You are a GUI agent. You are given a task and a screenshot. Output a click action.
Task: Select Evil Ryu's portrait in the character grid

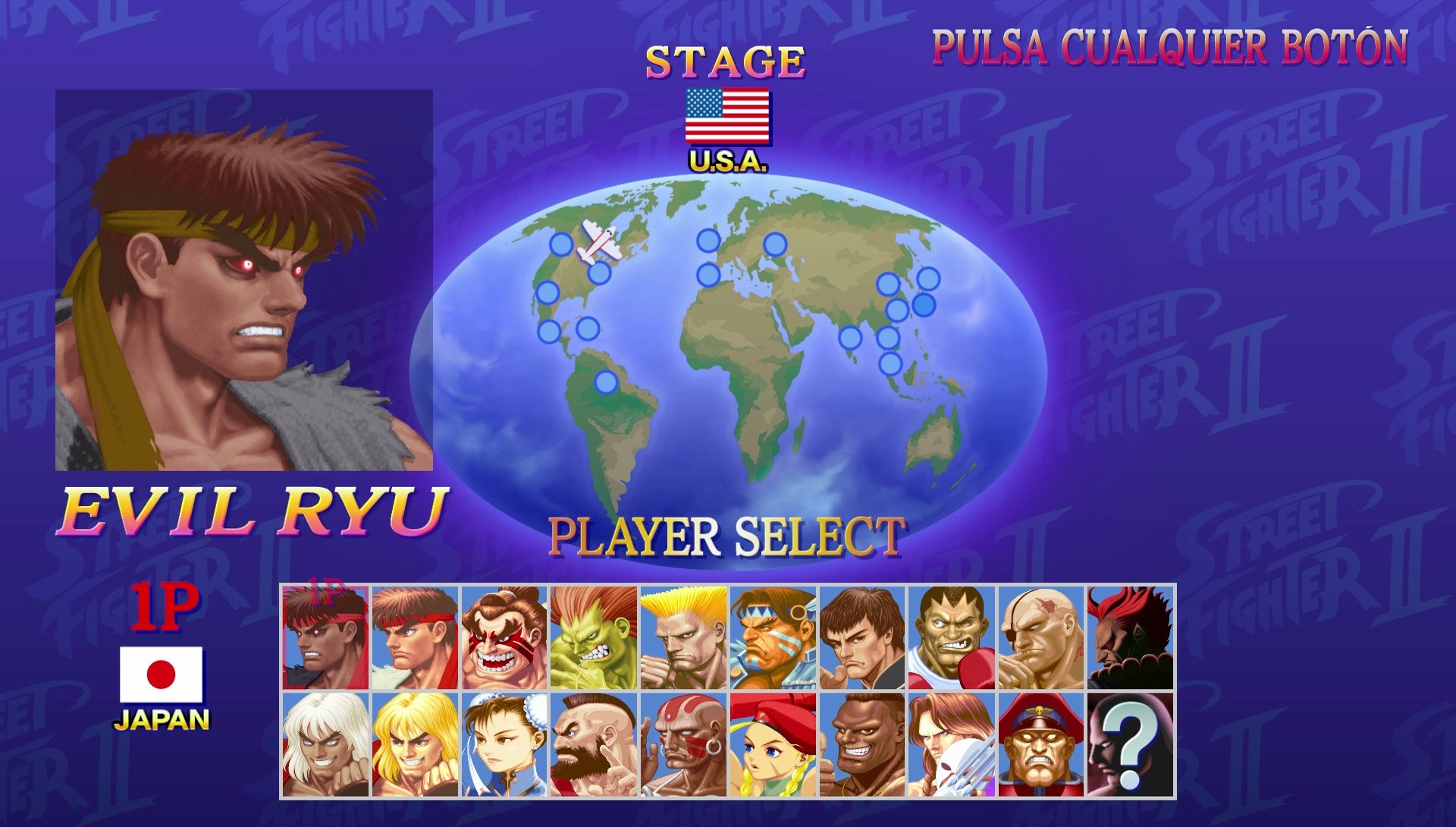(x=326, y=637)
